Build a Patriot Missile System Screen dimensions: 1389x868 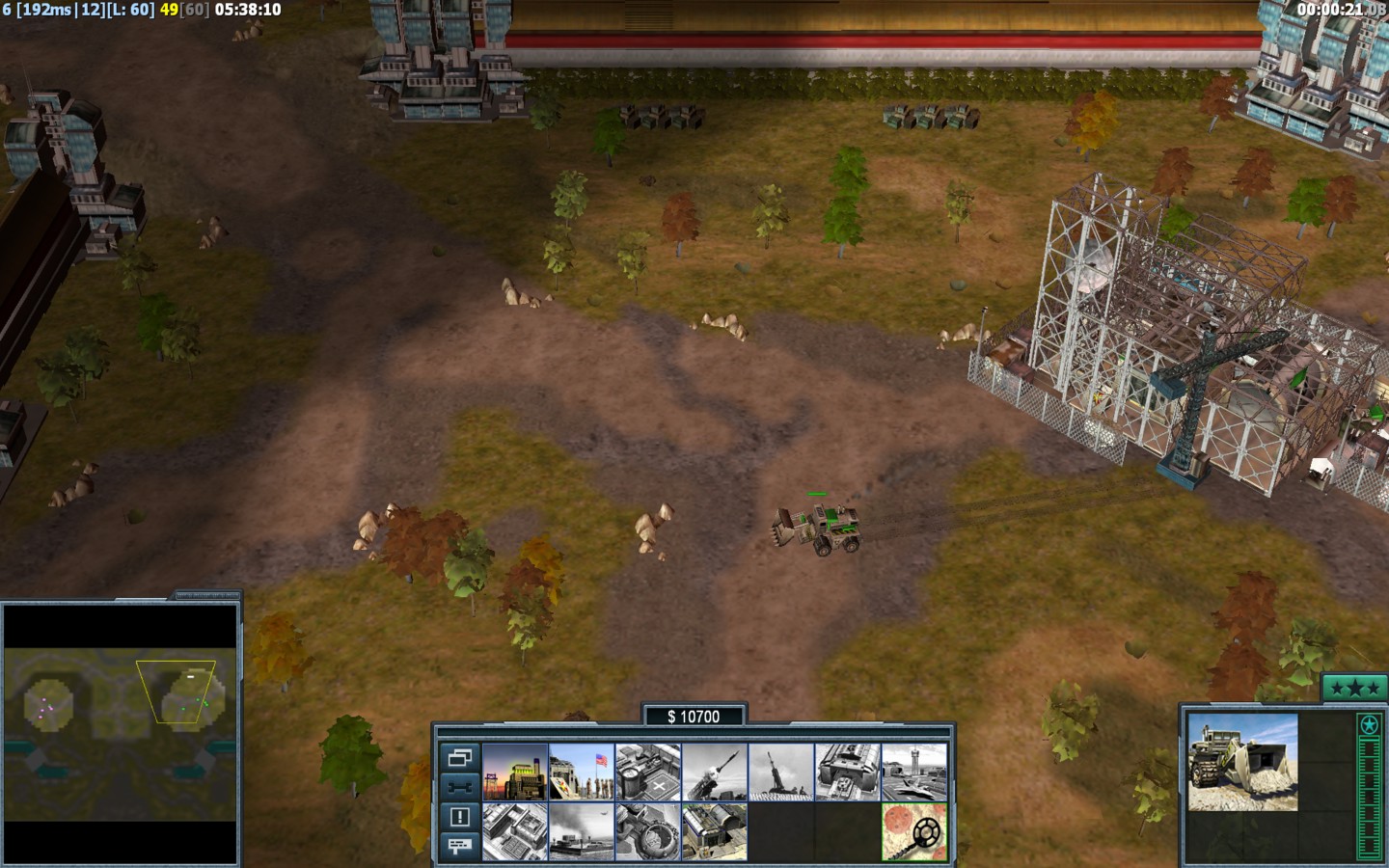point(714,772)
